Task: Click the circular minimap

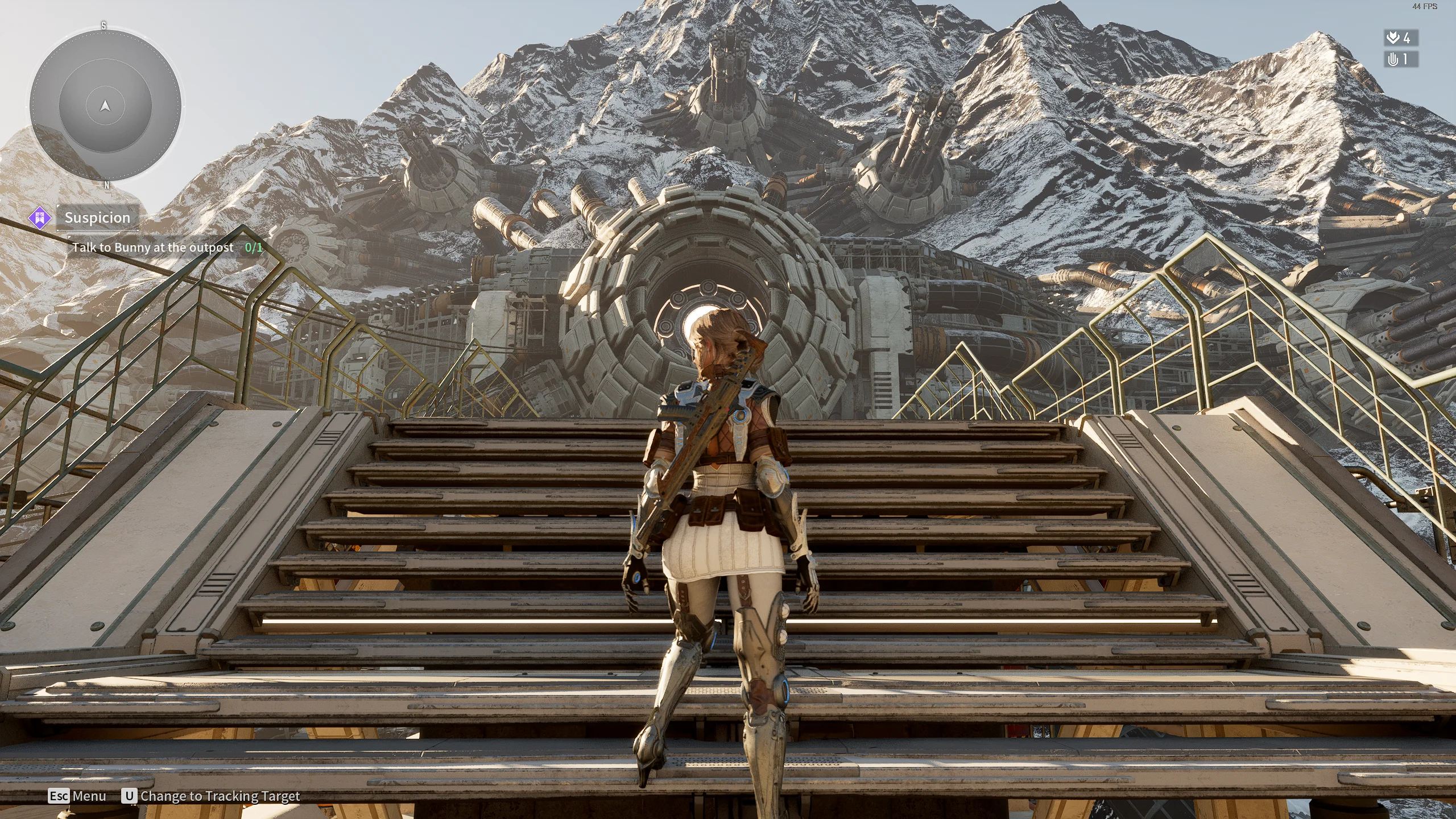Action: click(105, 106)
